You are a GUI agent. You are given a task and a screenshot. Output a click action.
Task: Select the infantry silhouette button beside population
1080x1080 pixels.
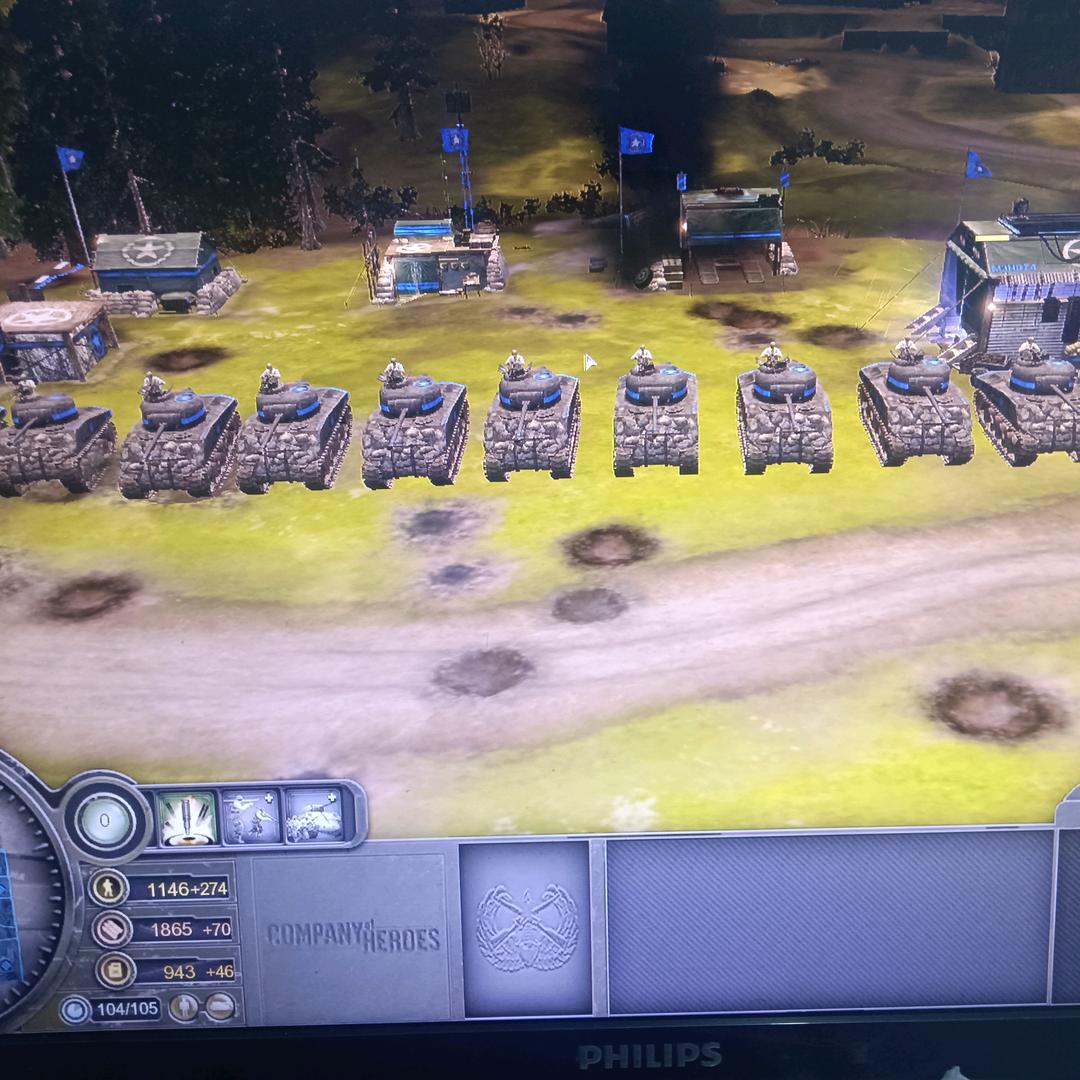(183, 1007)
